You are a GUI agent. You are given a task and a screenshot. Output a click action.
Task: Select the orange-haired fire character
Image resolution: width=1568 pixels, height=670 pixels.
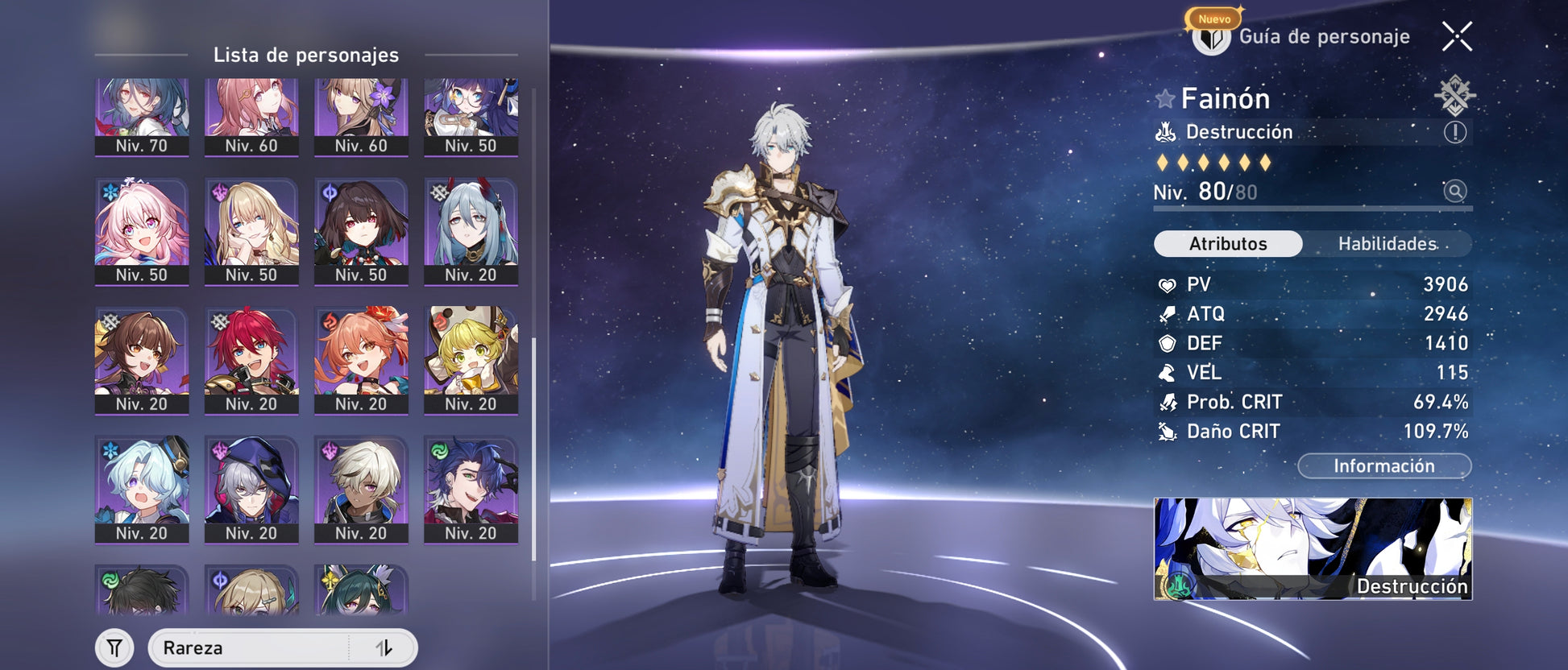(361, 360)
